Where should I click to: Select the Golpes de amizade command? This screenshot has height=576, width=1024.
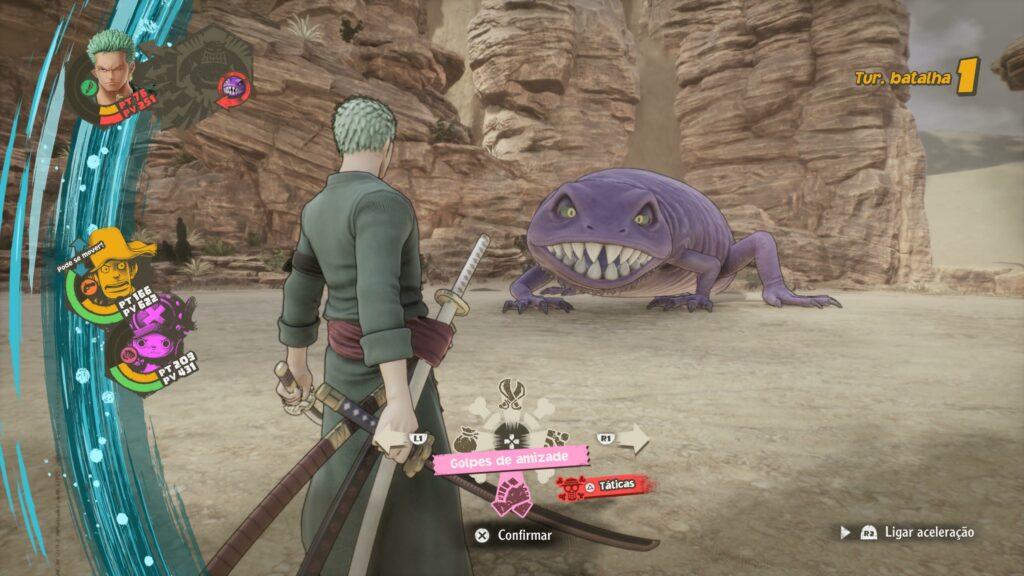512,458
